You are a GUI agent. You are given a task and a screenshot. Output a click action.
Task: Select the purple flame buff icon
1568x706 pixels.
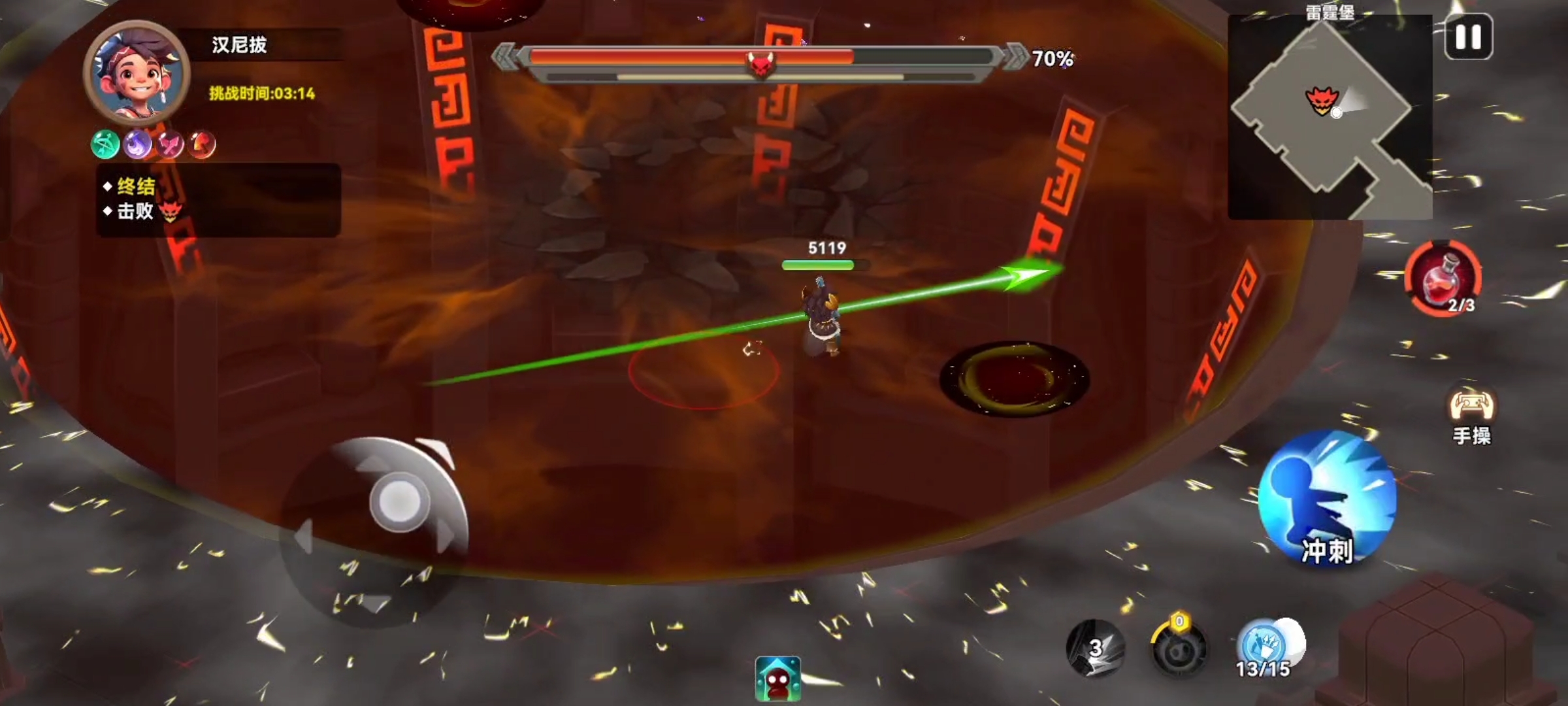pos(137,144)
